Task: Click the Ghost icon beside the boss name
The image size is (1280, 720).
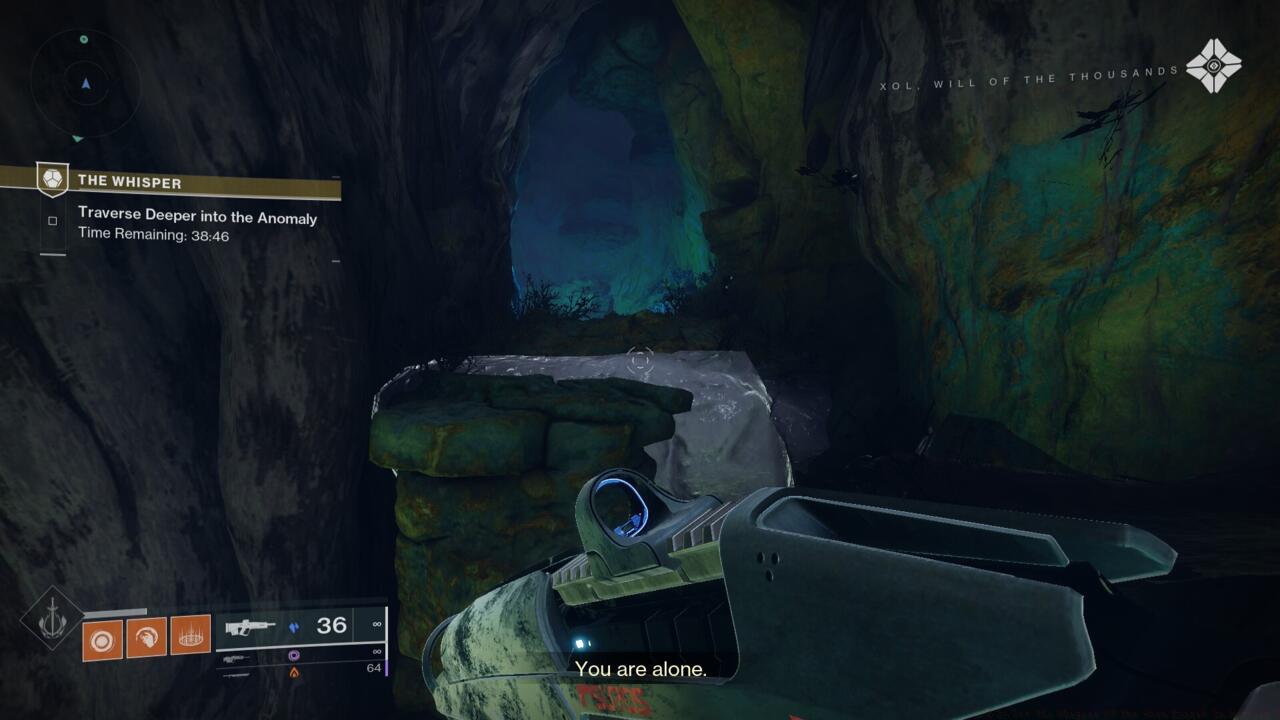Action: tap(1213, 66)
